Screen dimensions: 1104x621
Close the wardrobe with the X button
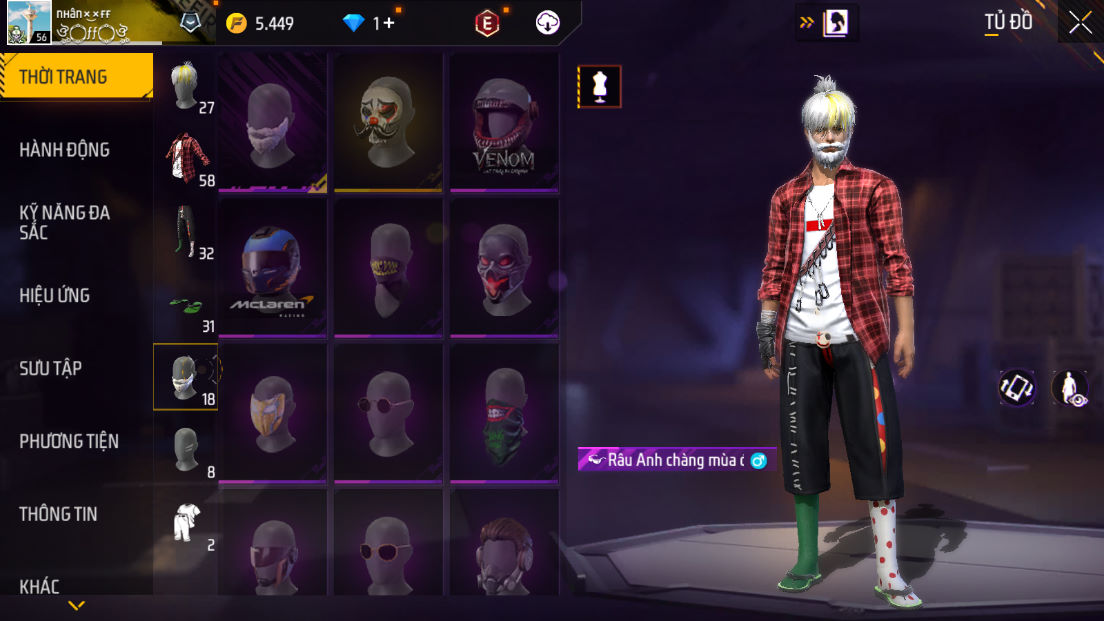pyautogui.click(x=1080, y=22)
